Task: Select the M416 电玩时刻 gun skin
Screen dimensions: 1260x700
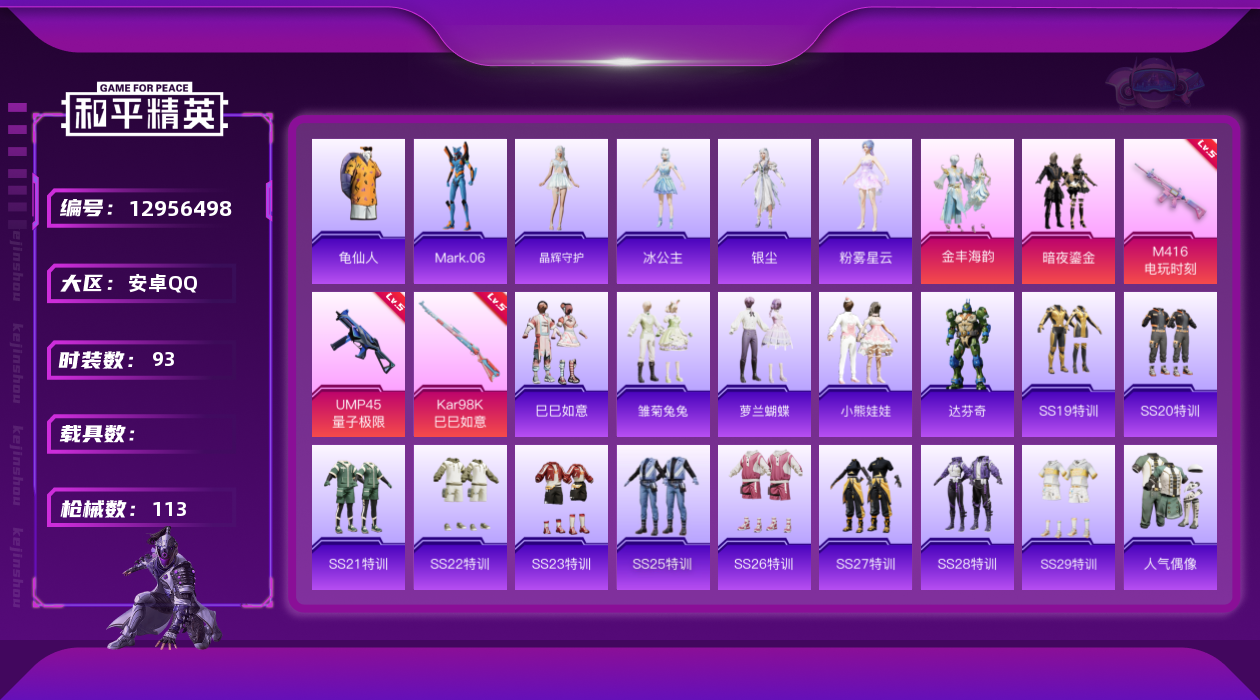Action: (x=1170, y=211)
